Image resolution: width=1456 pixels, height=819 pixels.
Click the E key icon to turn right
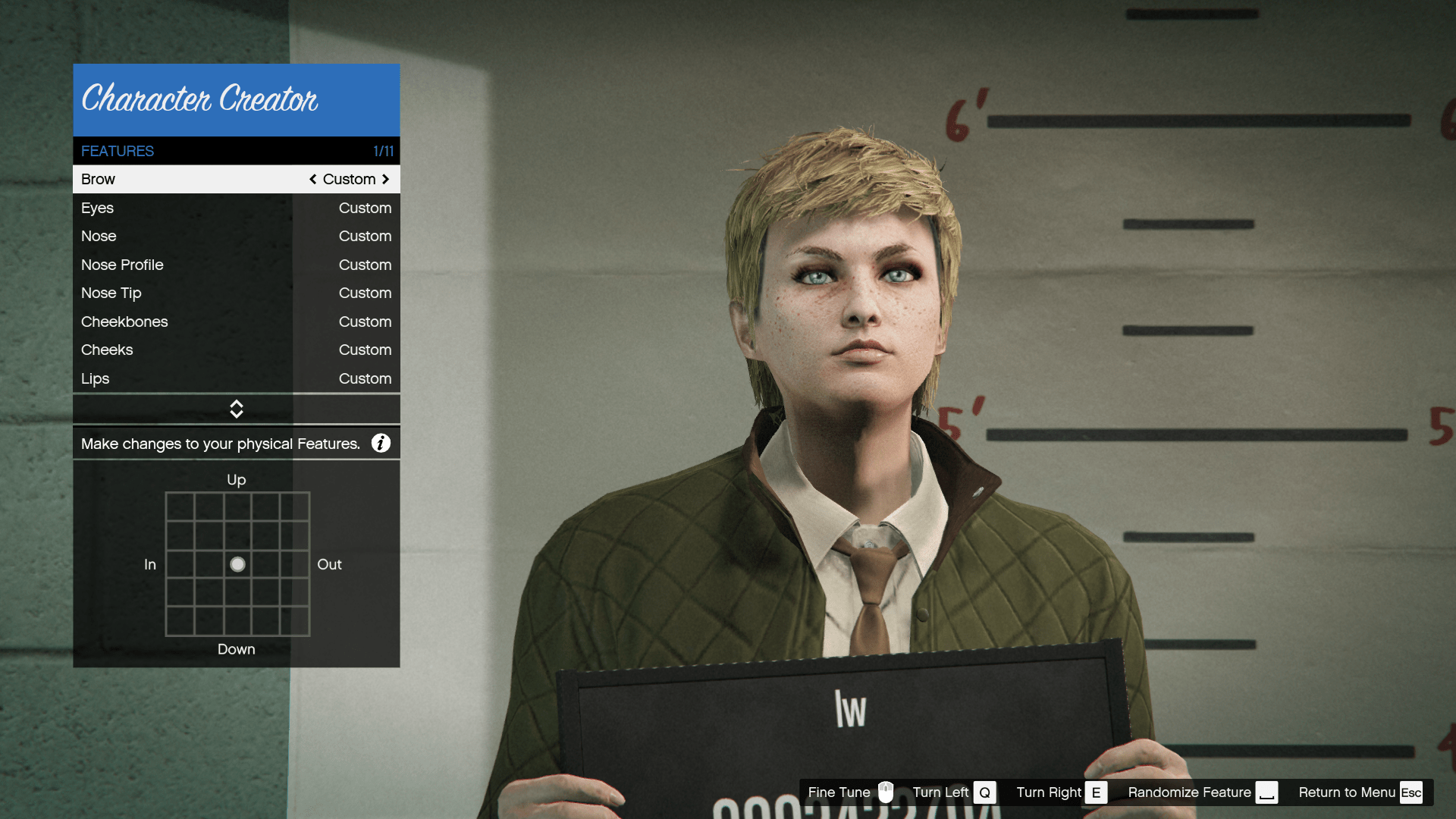pos(1097,792)
